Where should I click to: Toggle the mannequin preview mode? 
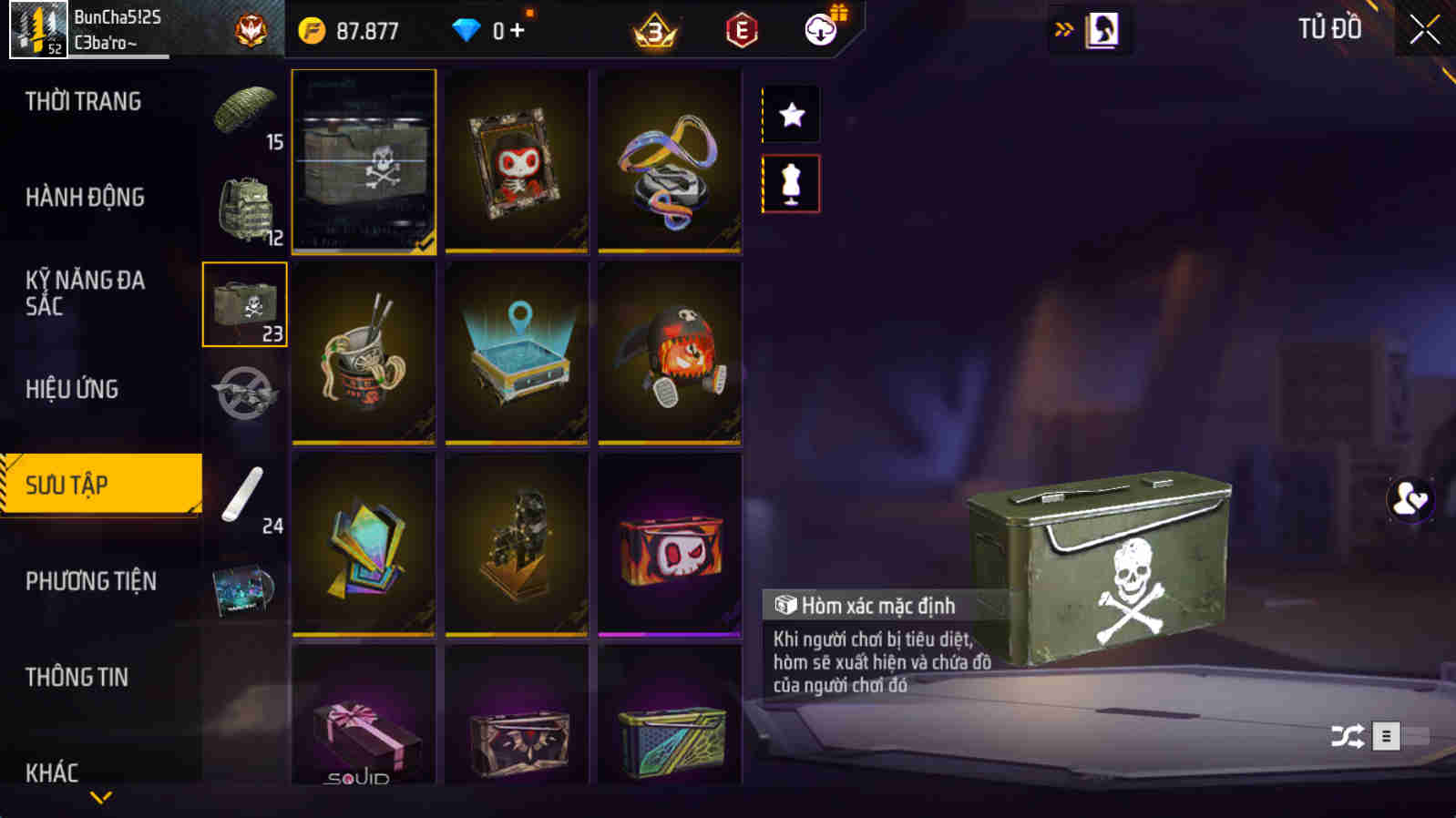point(789,182)
